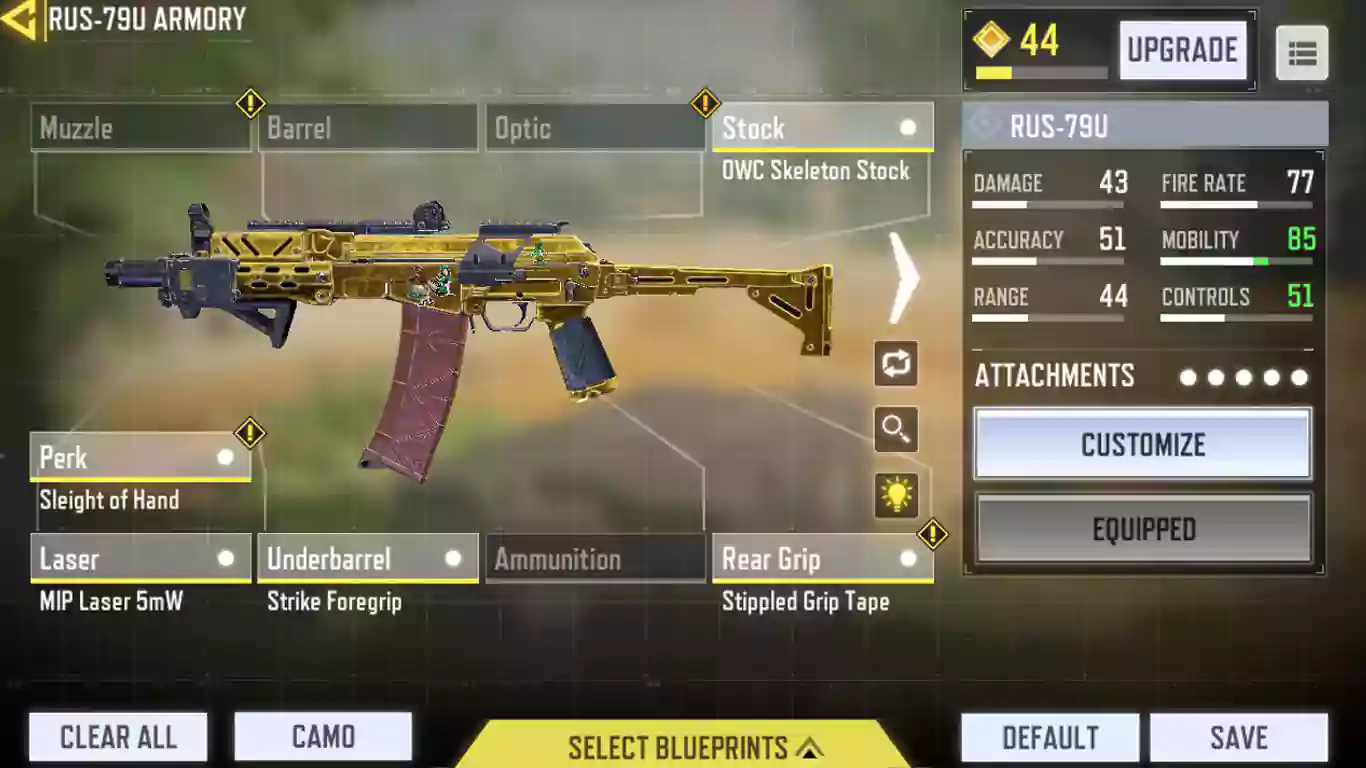Rotate the weapon with the swap icon

(895, 362)
